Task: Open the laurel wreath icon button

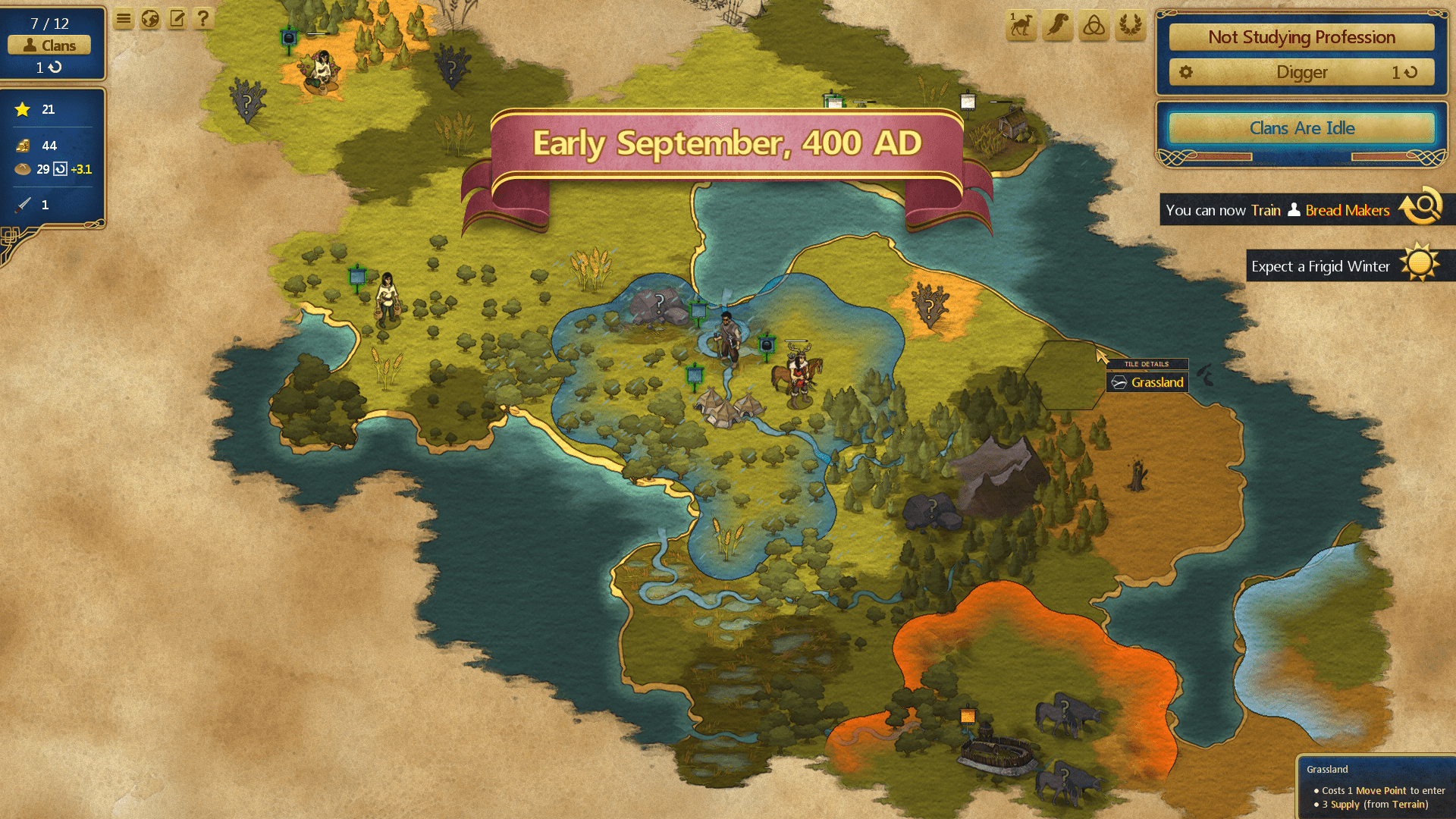Action: (1131, 26)
